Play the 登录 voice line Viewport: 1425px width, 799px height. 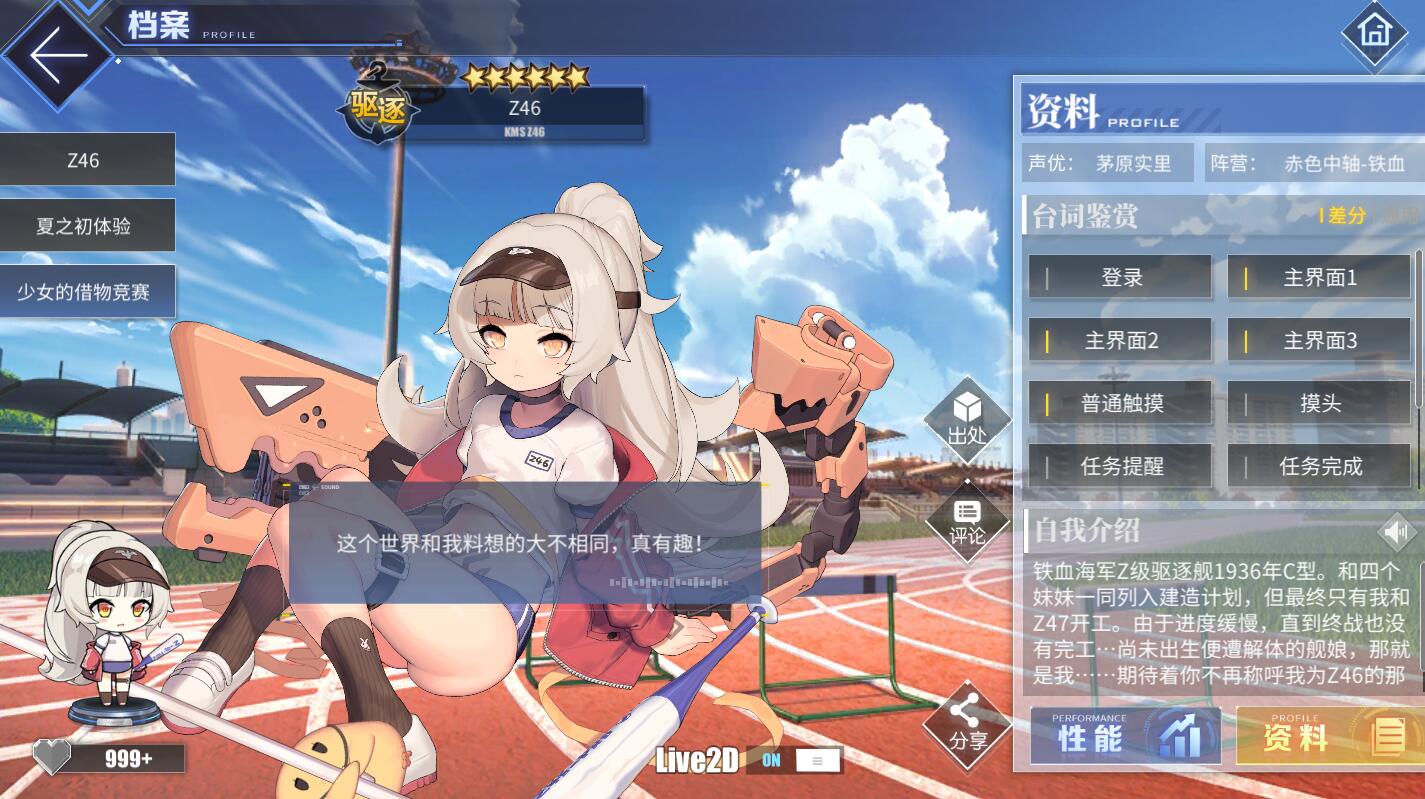pos(1120,278)
